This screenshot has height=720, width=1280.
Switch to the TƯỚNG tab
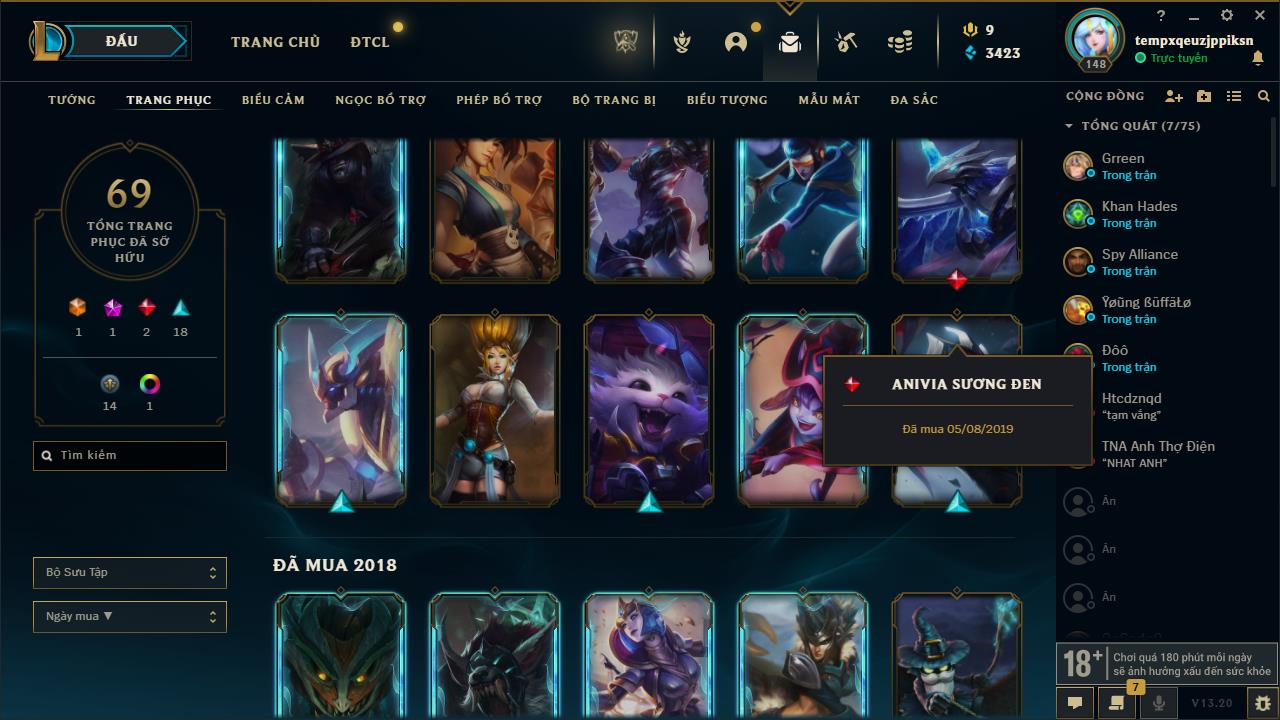(x=71, y=100)
